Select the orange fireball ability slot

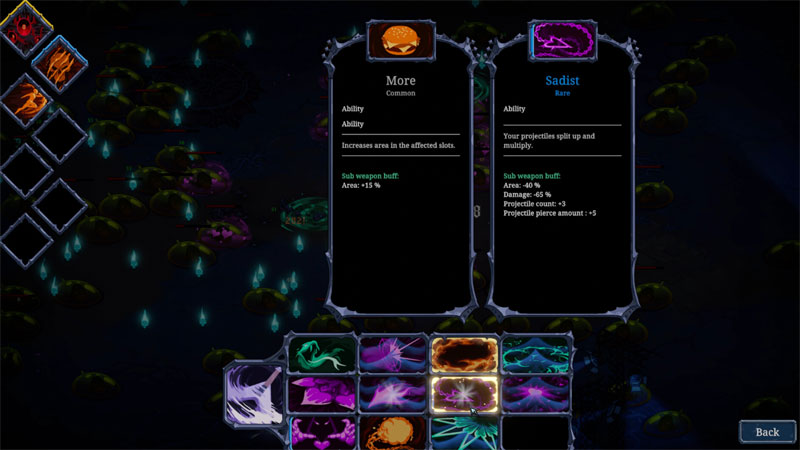tap(393, 432)
